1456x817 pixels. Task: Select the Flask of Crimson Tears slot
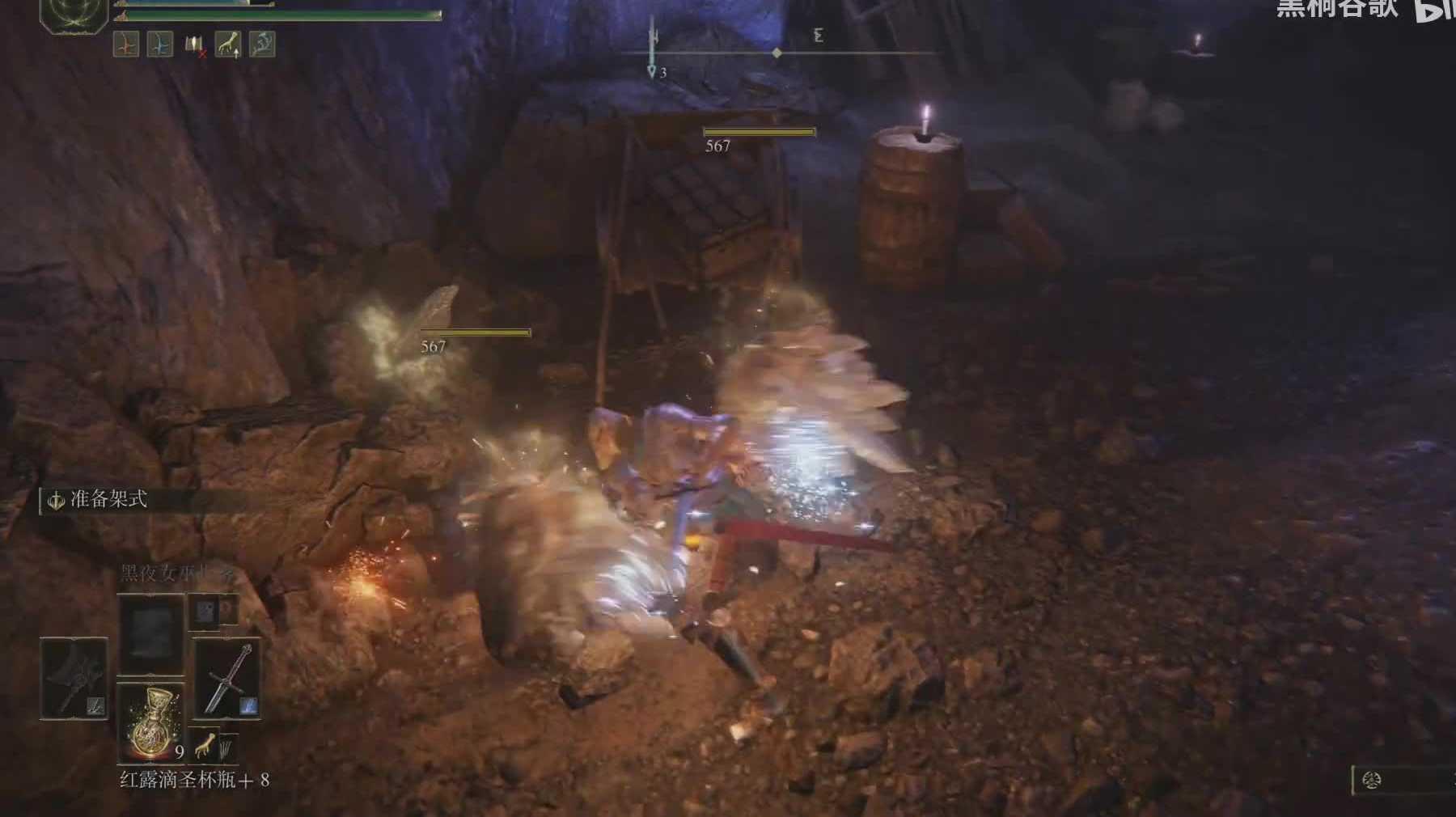(x=150, y=721)
